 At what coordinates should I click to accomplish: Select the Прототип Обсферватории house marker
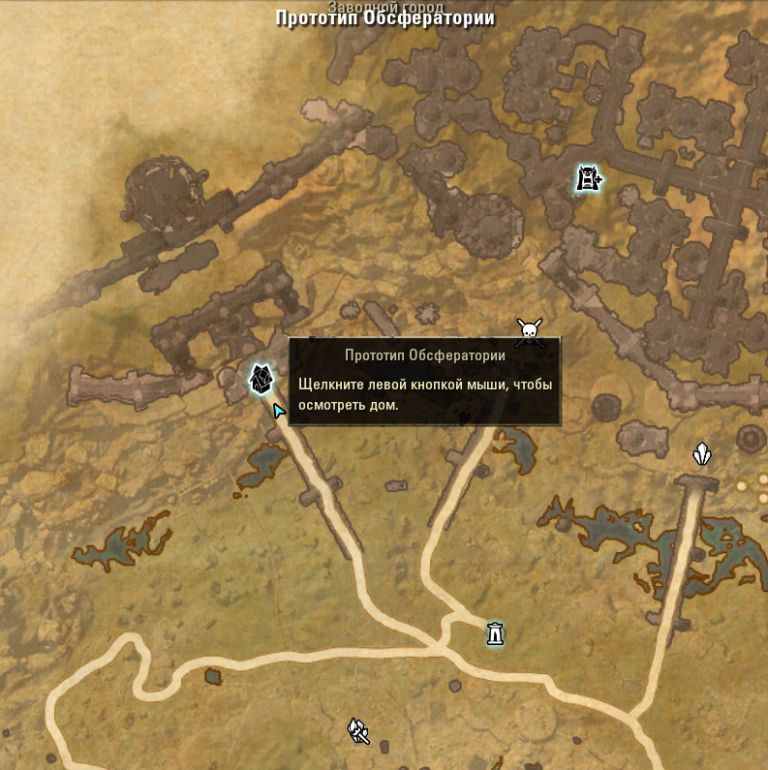coord(261,378)
